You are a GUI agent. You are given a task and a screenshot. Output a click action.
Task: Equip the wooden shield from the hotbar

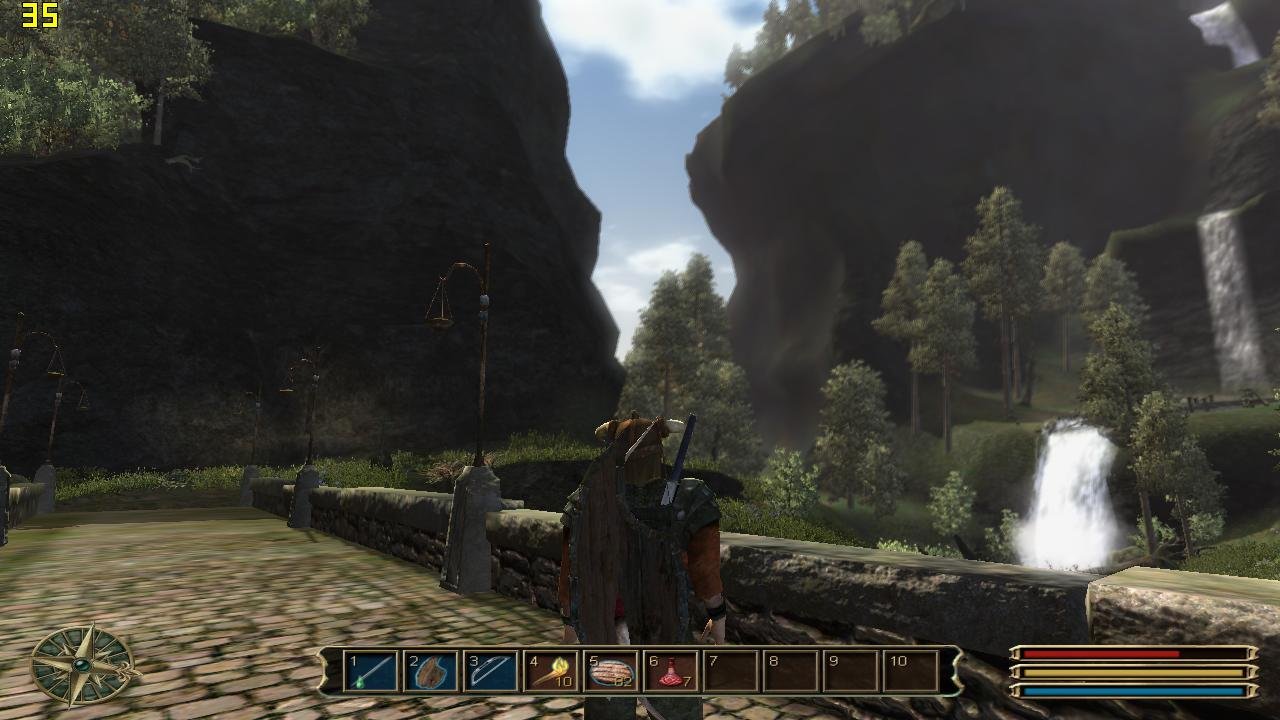click(x=431, y=671)
